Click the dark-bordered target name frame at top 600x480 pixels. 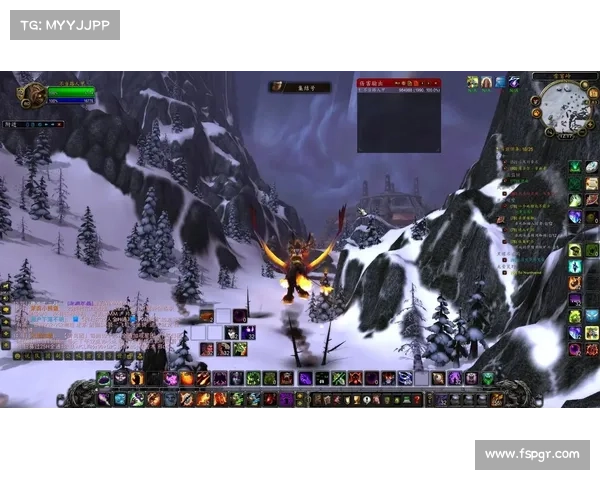click(x=299, y=87)
